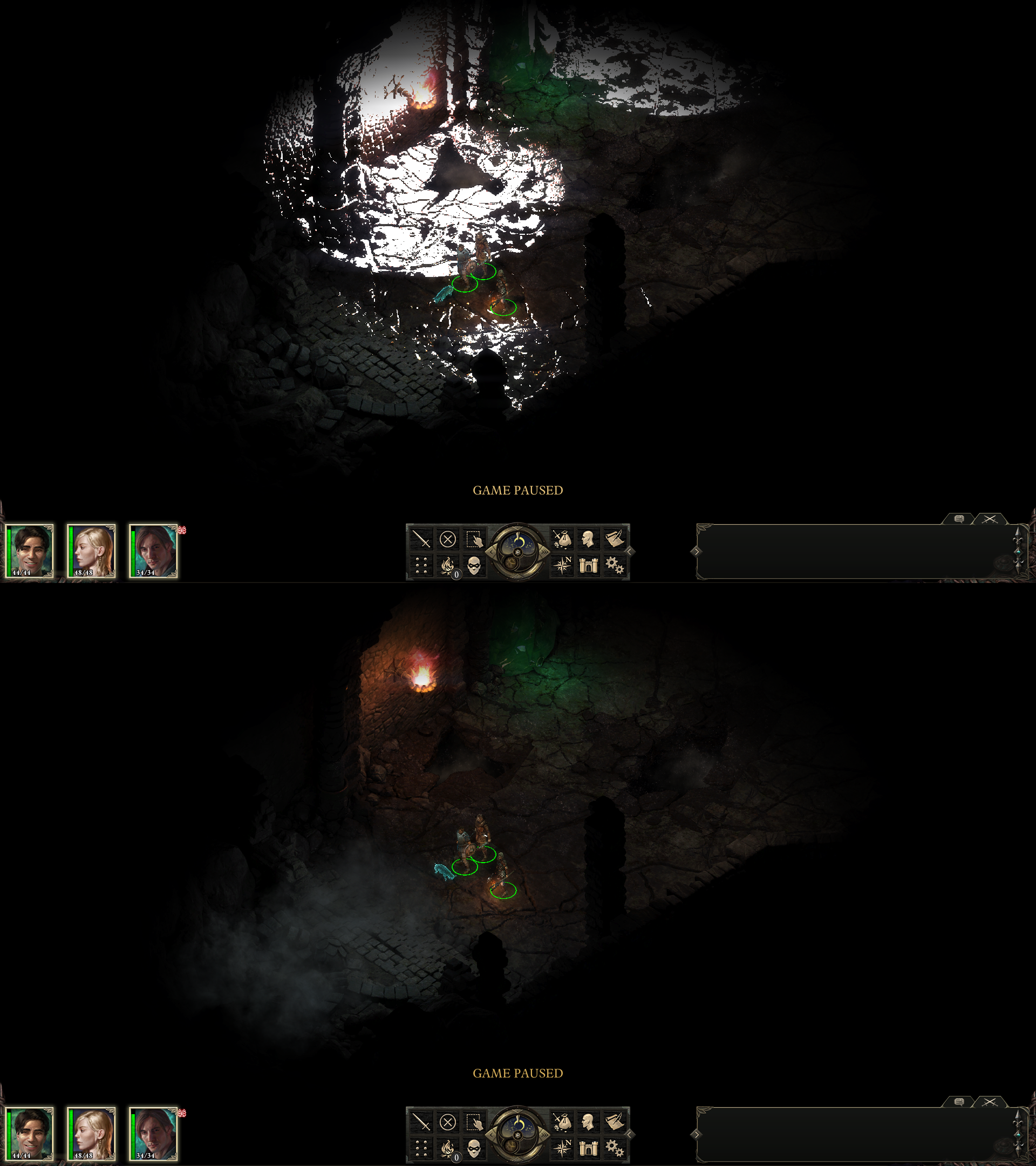Switch to the speech-bubble dialogue log tab, lower panel
This screenshot has height=1166, width=1036.
coord(959,1102)
